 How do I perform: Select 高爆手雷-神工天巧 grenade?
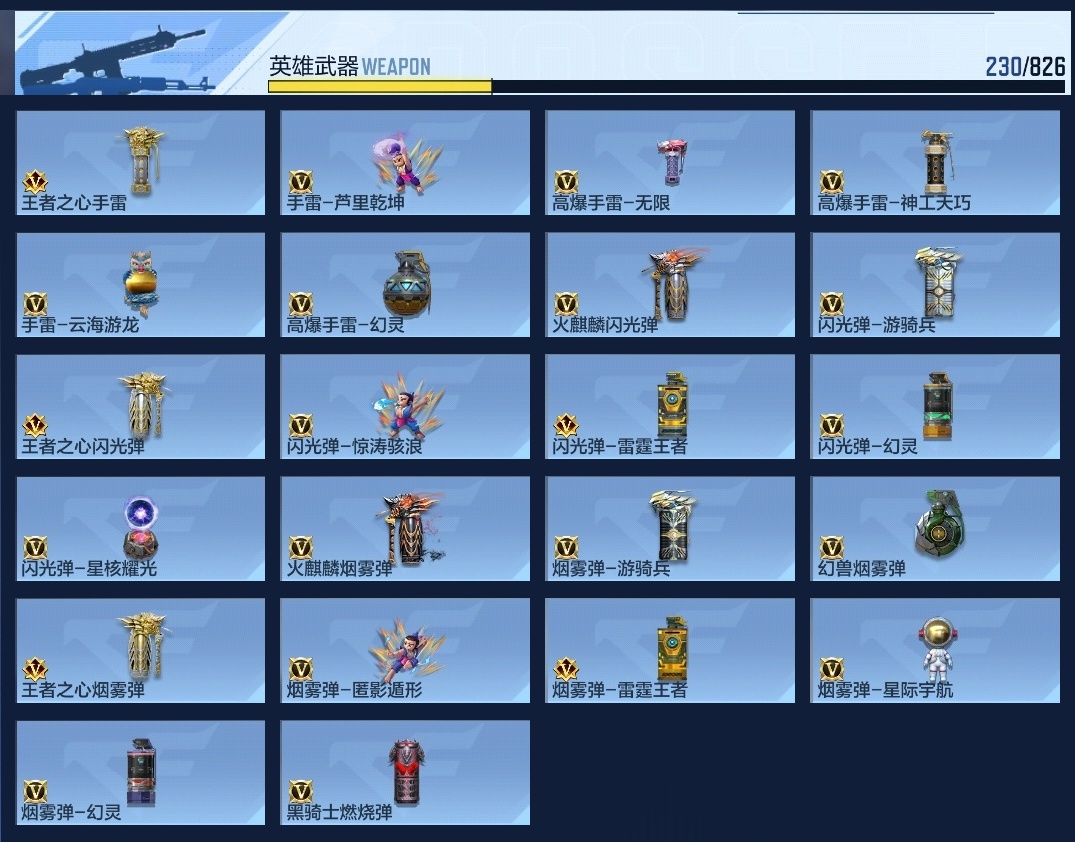pyautogui.click(x=935, y=162)
